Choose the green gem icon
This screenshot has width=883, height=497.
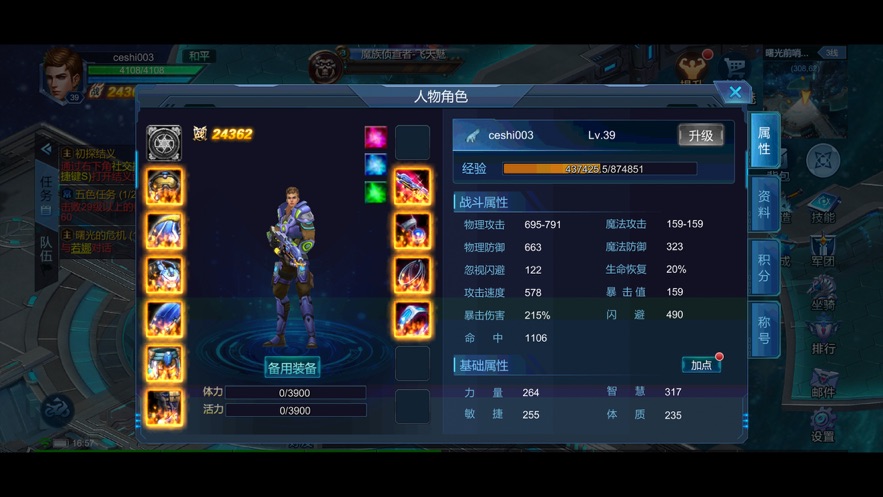(x=376, y=191)
